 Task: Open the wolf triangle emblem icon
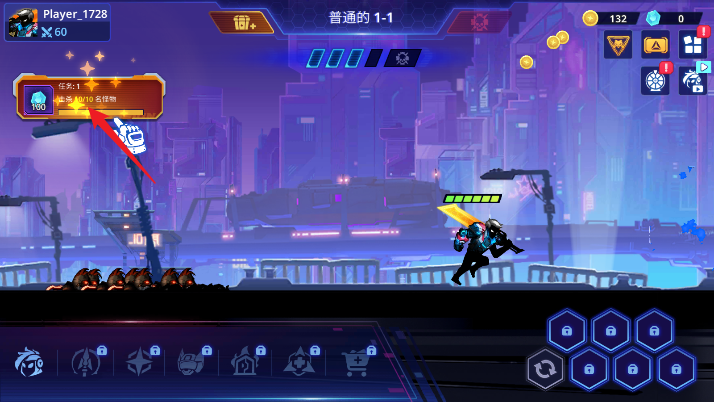coord(617,44)
